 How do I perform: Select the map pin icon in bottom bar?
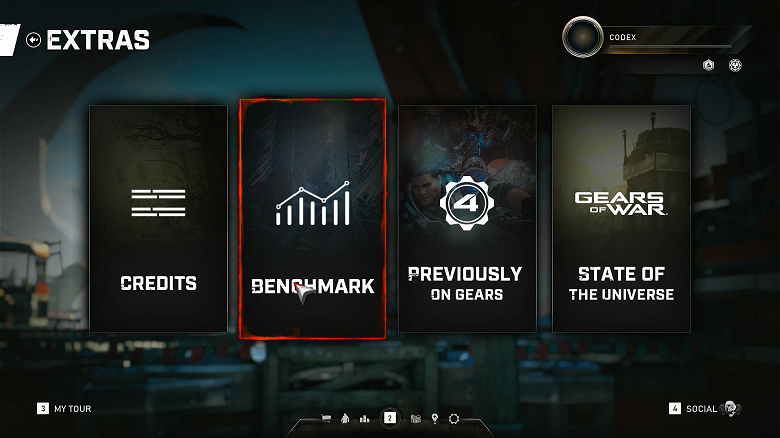coord(435,419)
